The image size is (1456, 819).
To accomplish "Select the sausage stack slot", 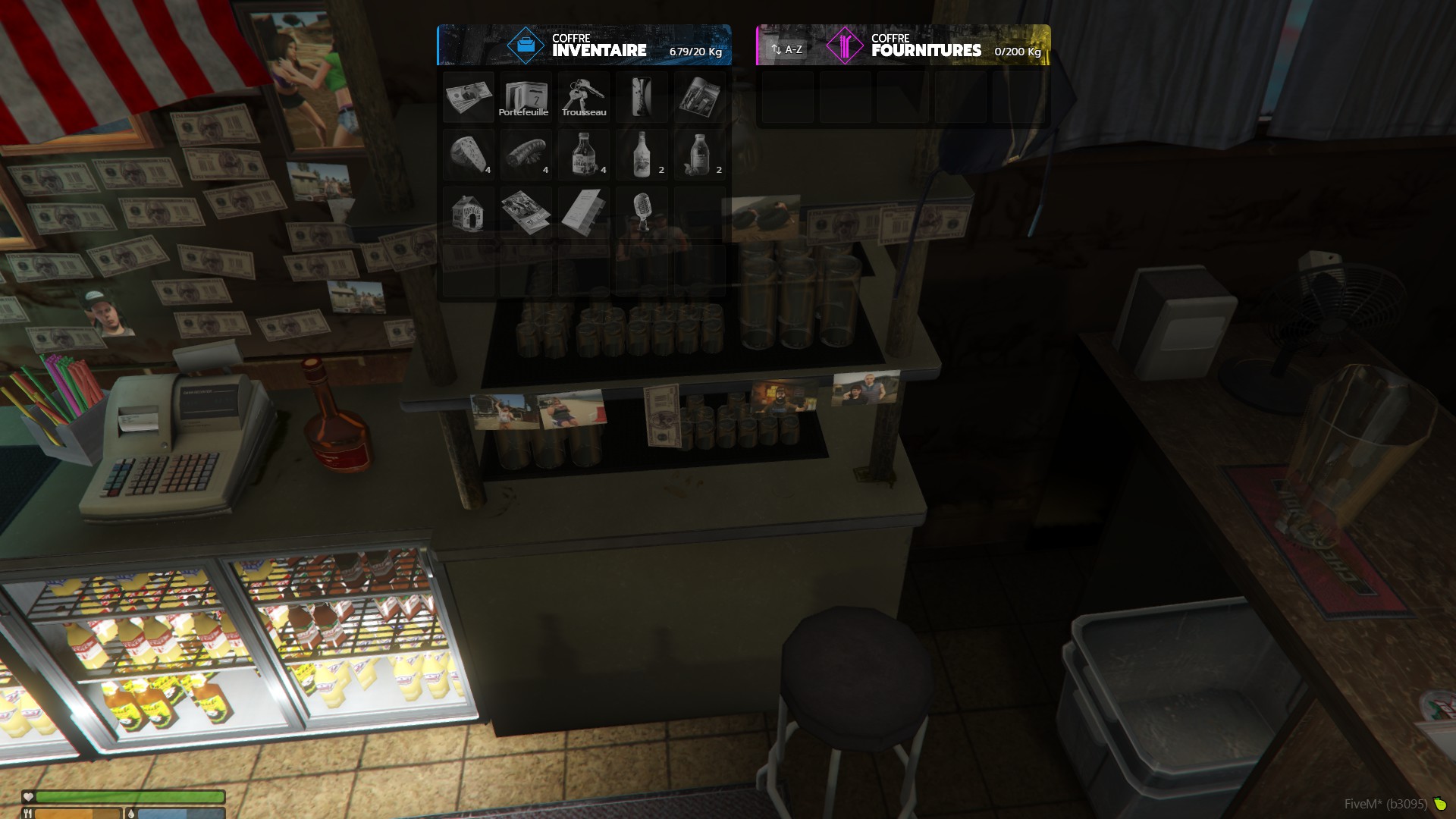I will coord(526,155).
